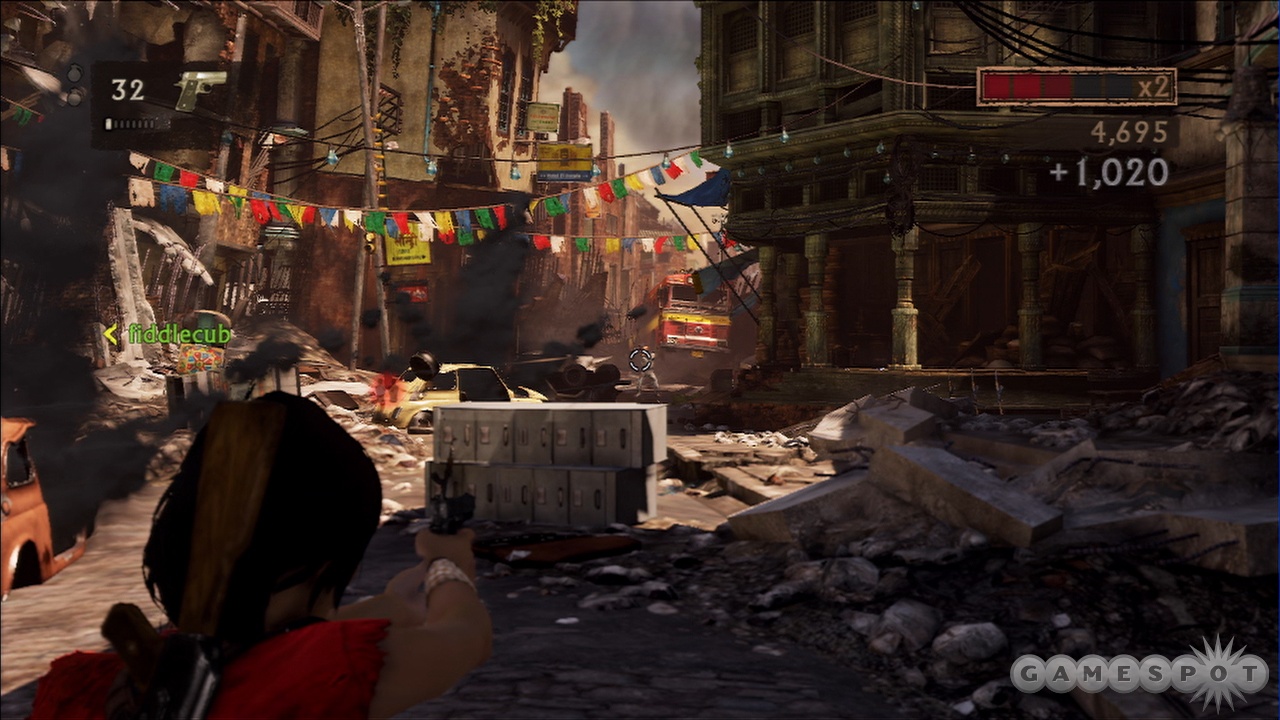Viewport: 1280px width, 720px height.
Task: Select the pistol weapon icon
Action: (199, 90)
